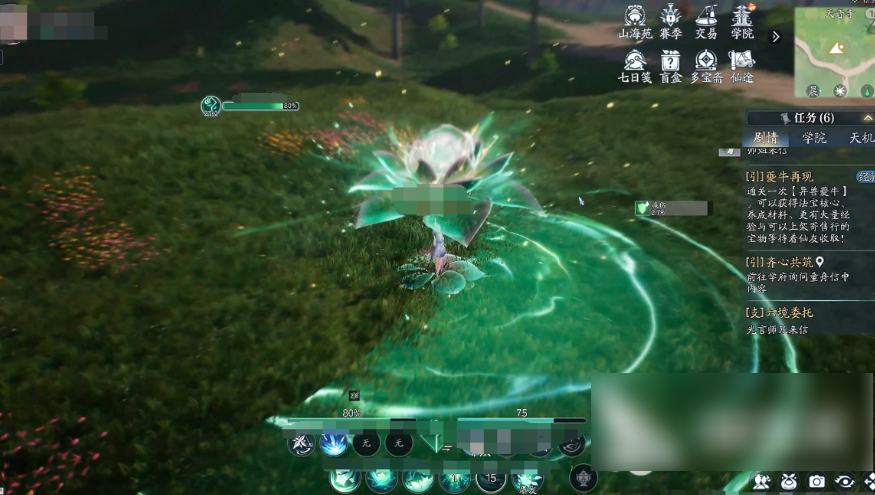This screenshot has height=495, width=875.
Task: Open the camera photo mode icon
Action: [x=817, y=482]
